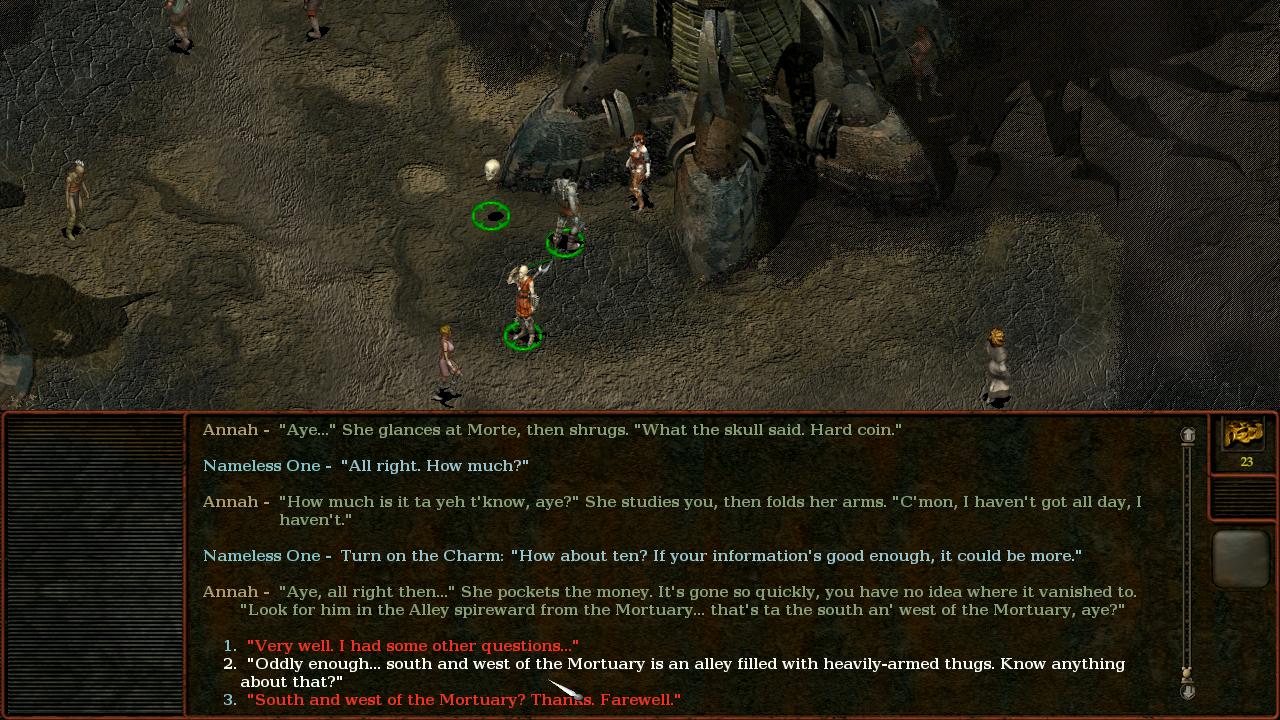Select Annah standing near the statue
The image size is (1280, 720).
click(x=637, y=170)
